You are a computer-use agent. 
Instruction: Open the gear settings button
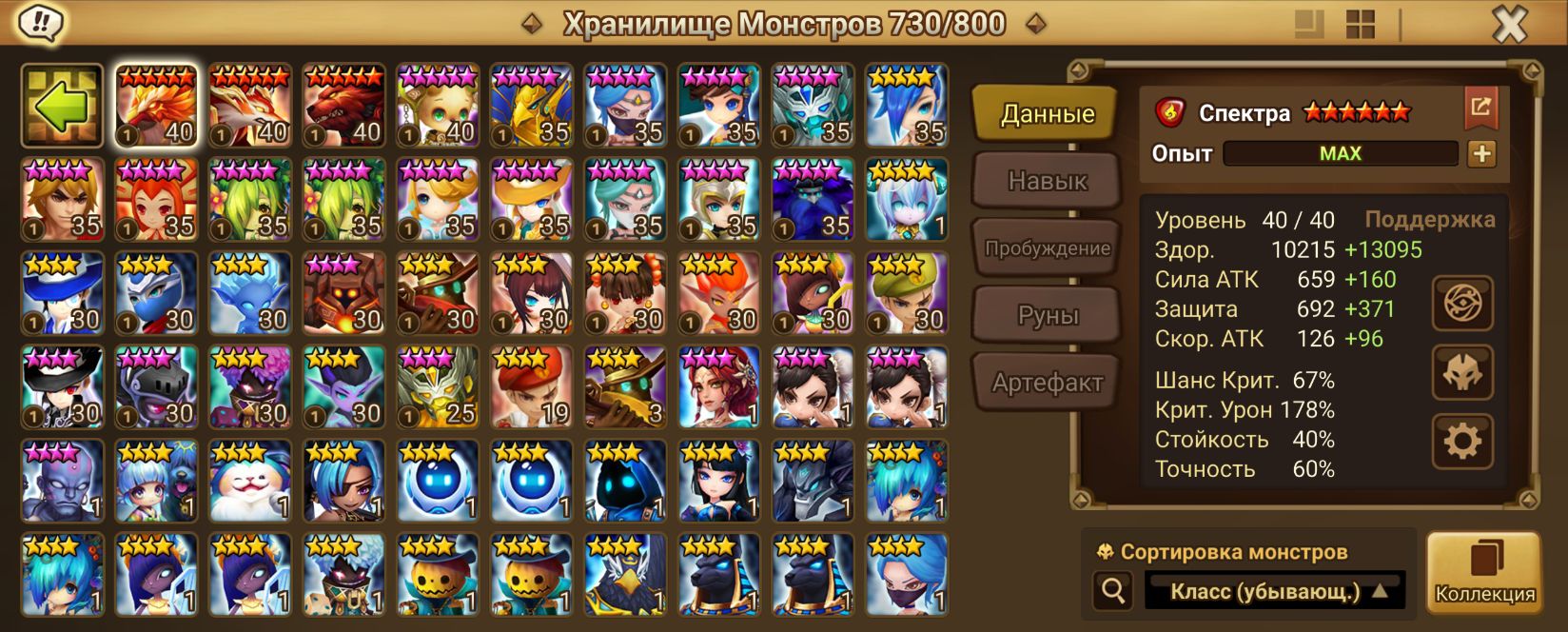1462,441
